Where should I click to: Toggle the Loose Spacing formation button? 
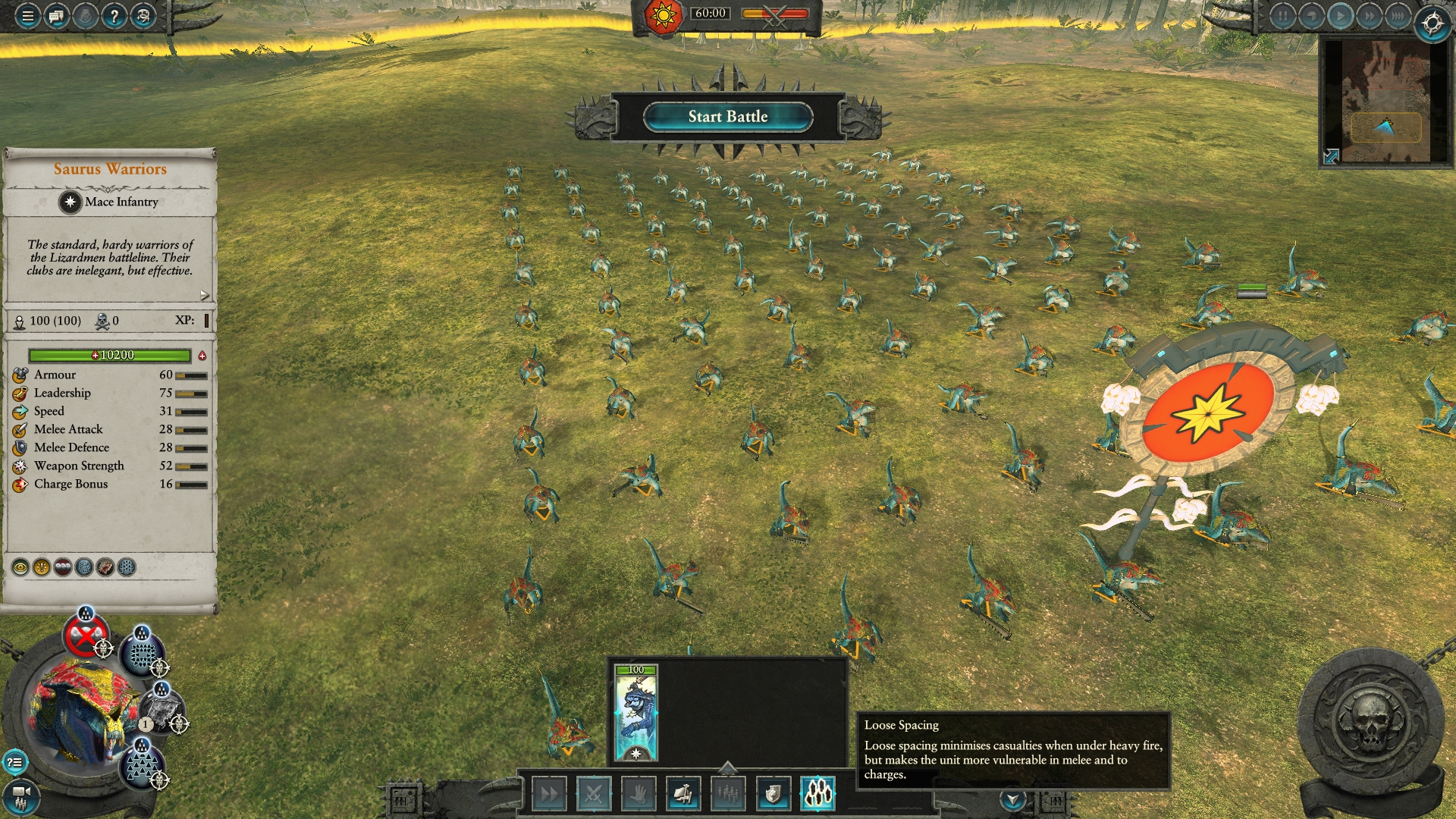click(x=817, y=794)
